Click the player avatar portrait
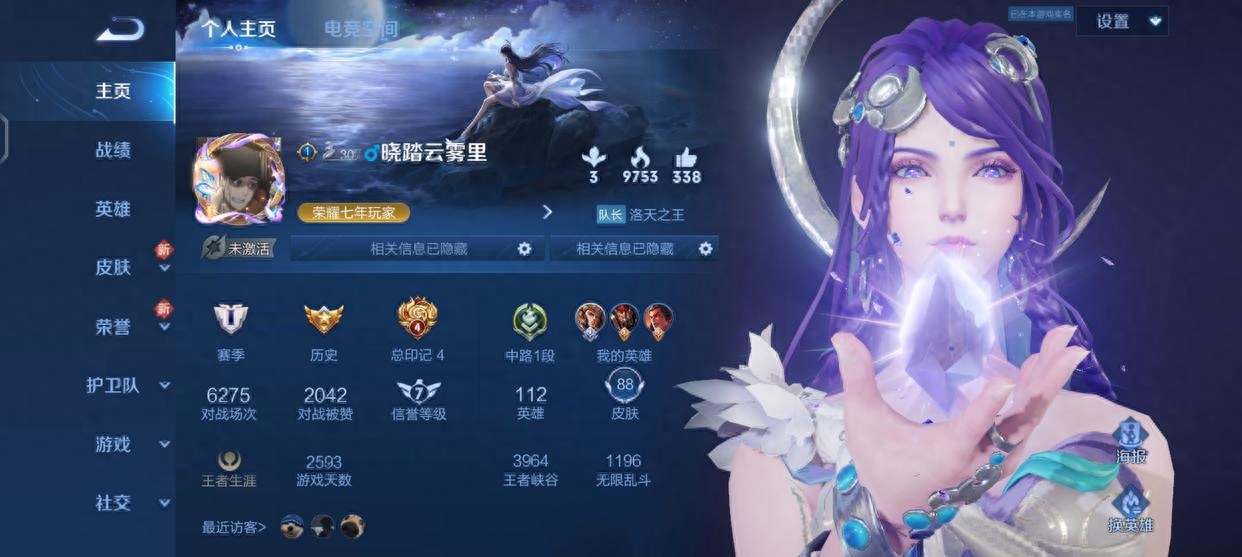This screenshot has height=557, width=1242. (238, 180)
